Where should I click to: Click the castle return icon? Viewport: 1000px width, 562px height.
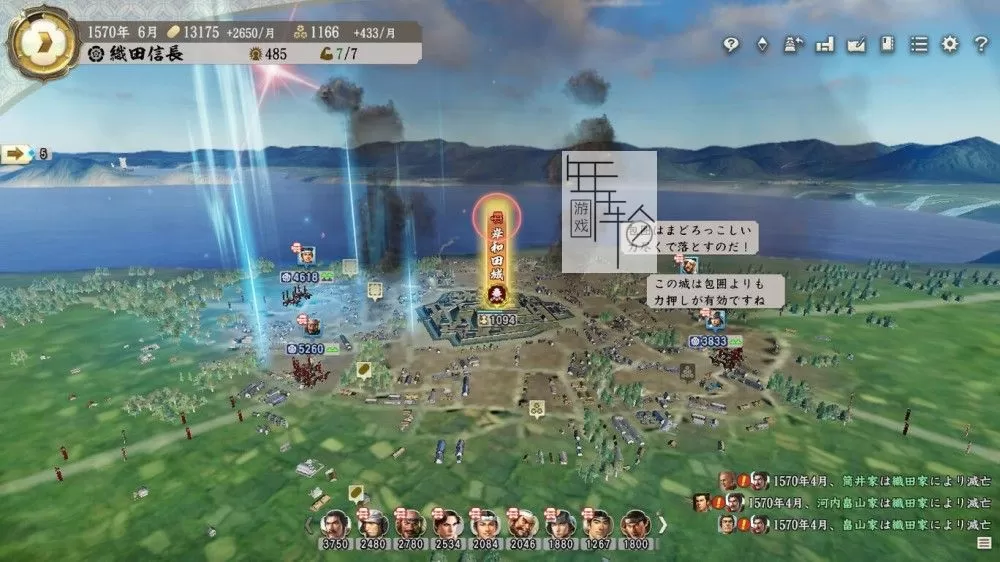point(793,45)
